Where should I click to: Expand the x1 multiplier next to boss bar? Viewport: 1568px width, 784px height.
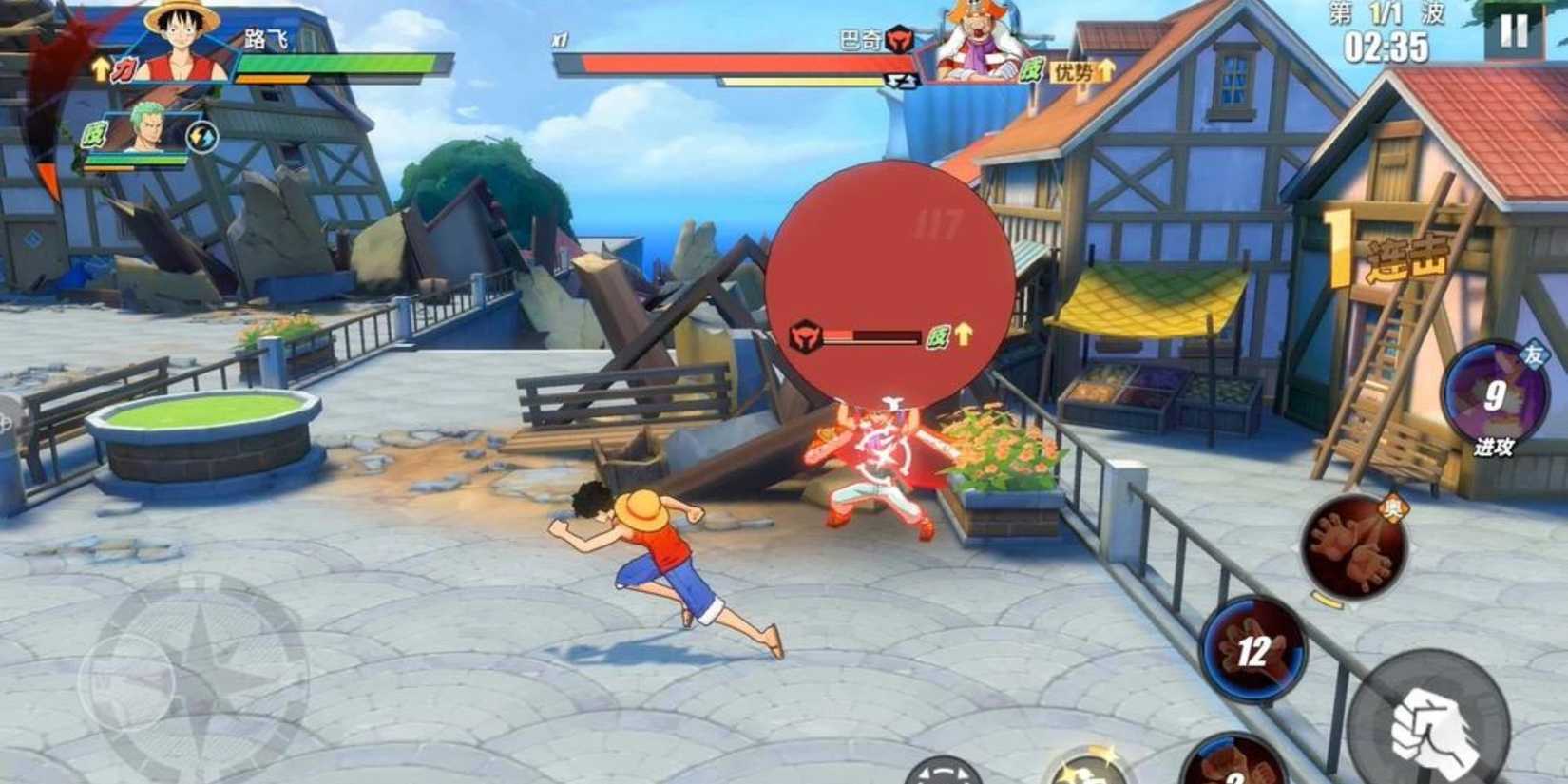pyautogui.click(x=559, y=41)
